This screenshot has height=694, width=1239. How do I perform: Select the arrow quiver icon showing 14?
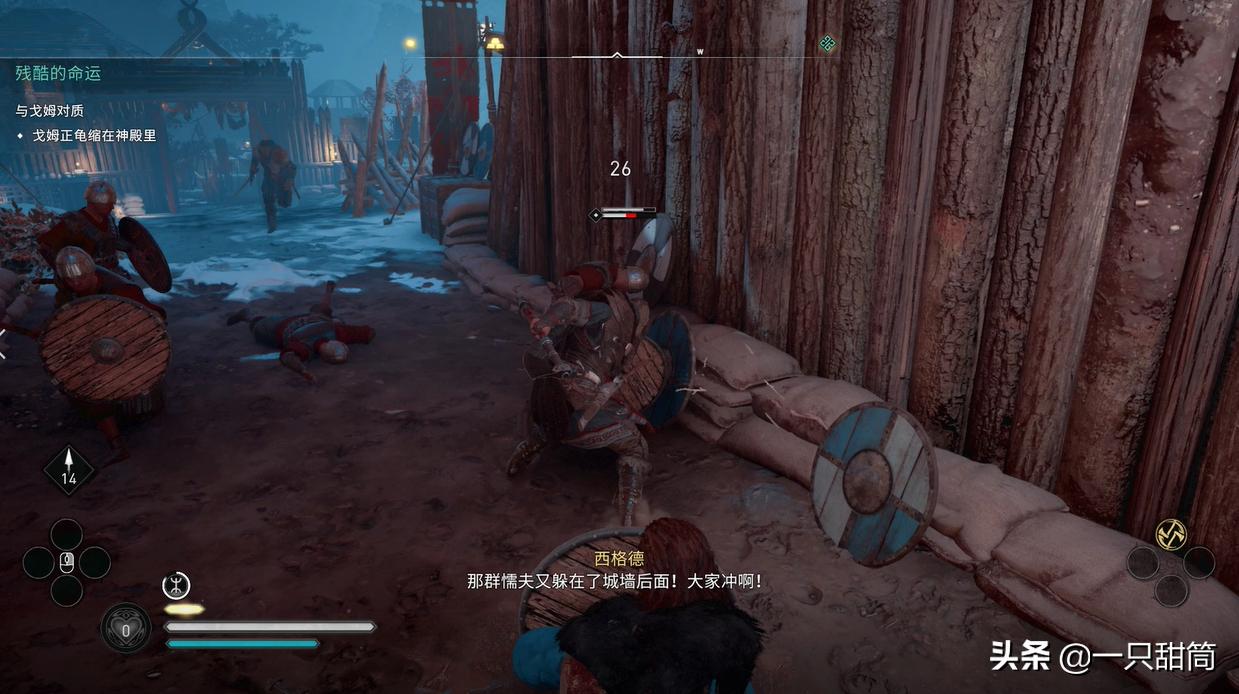69,468
